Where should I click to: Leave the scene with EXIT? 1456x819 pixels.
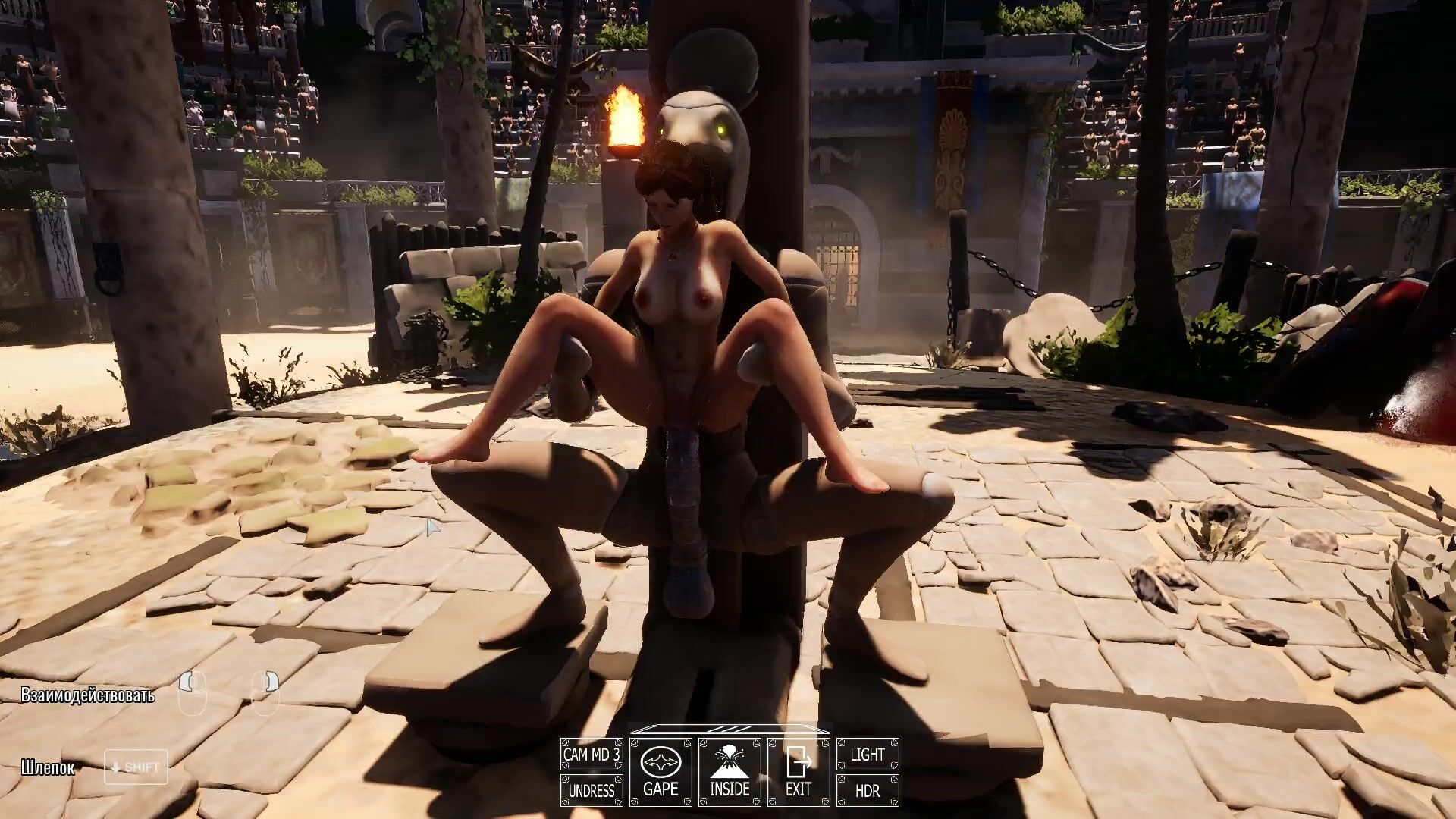click(799, 772)
